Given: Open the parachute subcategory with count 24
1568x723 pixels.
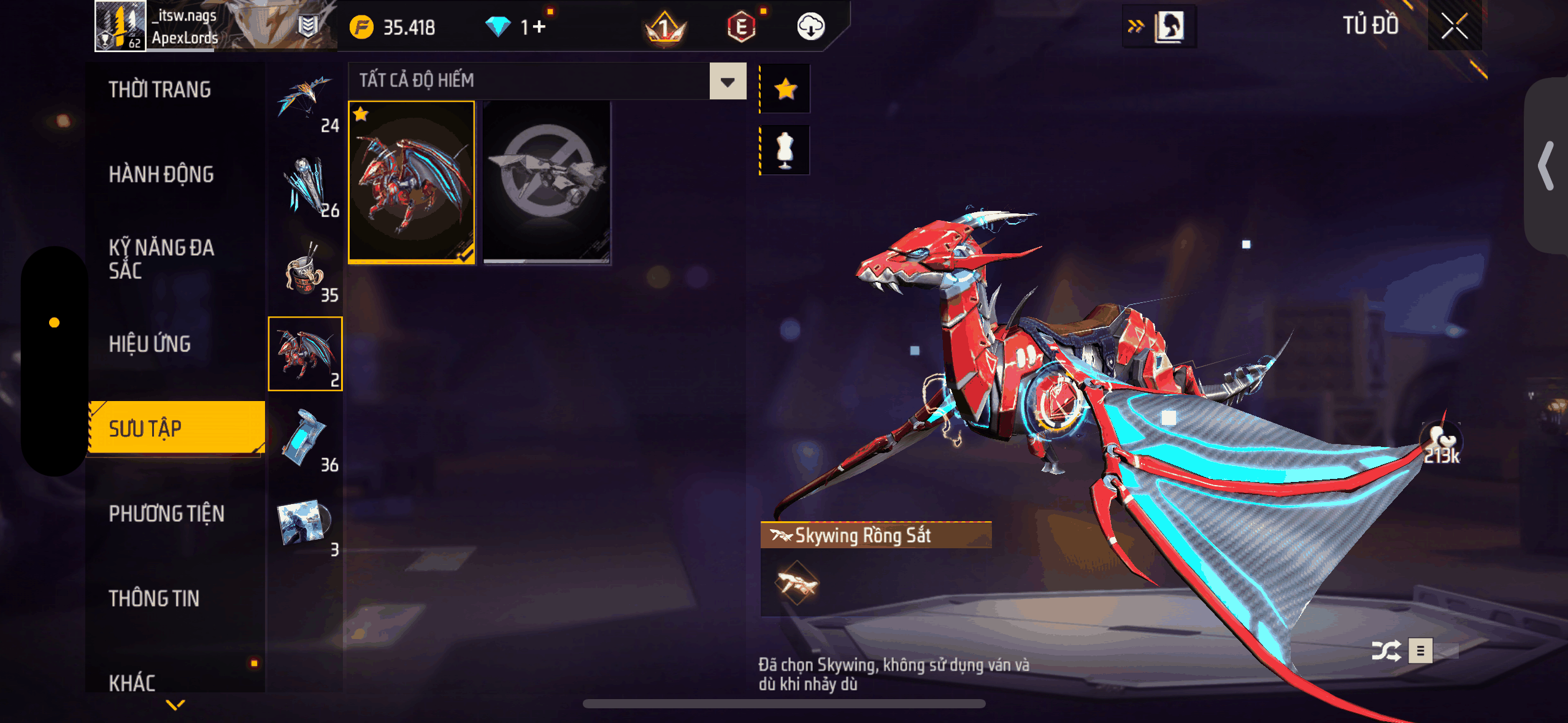Looking at the screenshot, I should [306, 101].
